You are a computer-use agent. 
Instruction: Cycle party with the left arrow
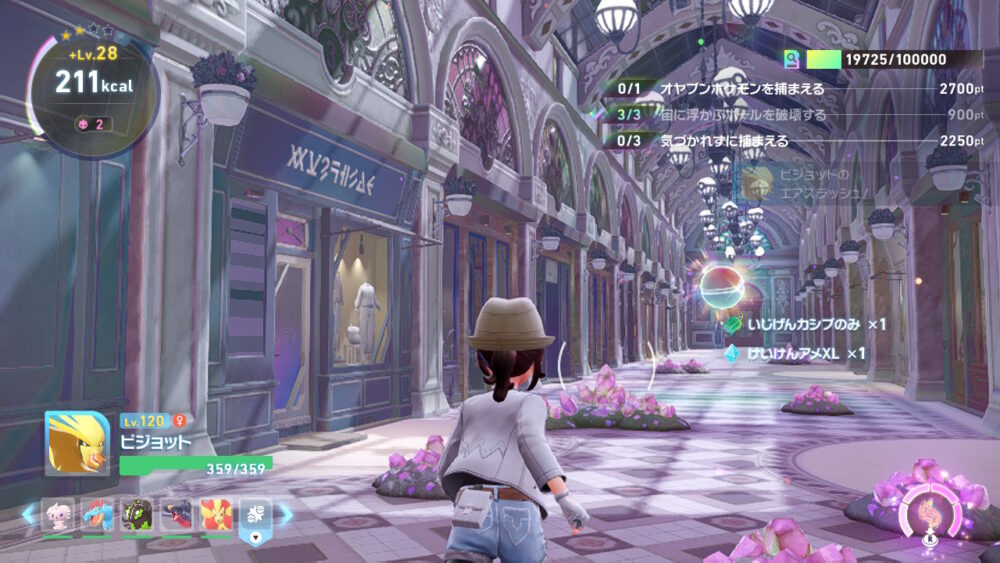tap(28, 514)
